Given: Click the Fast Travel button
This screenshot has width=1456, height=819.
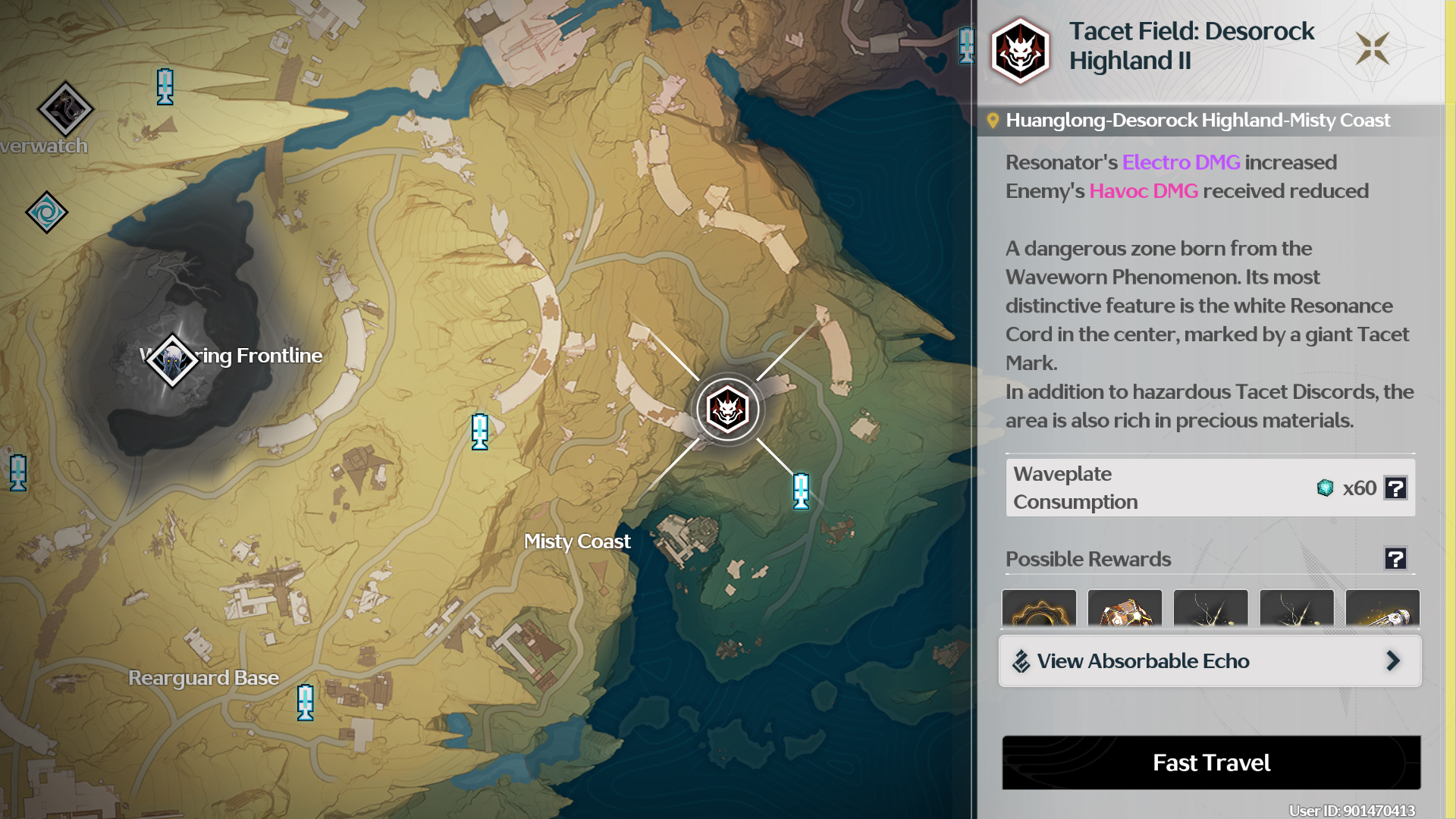Looking at the screenshot, I should coord(1211,762).
